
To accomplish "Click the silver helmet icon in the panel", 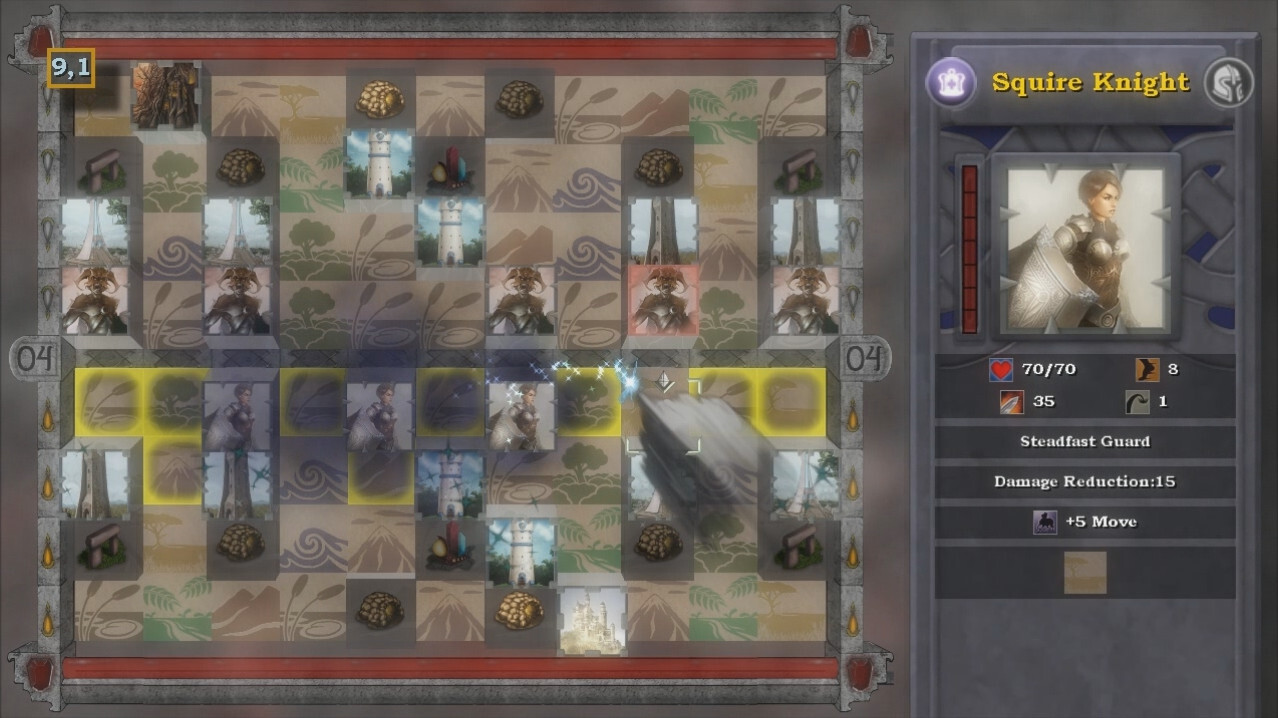I will point(1227,83).
